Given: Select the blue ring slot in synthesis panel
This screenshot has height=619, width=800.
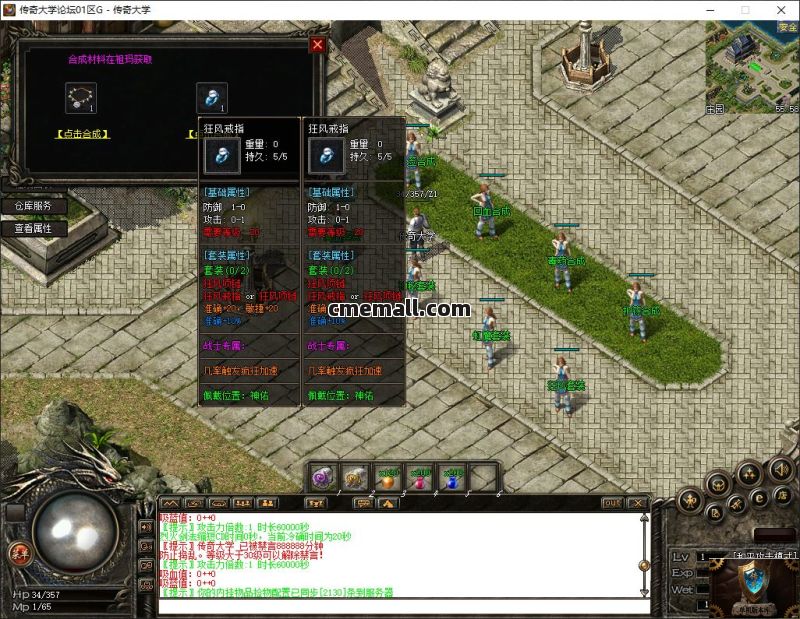Looking at the screenshot, I should (208, 97).
